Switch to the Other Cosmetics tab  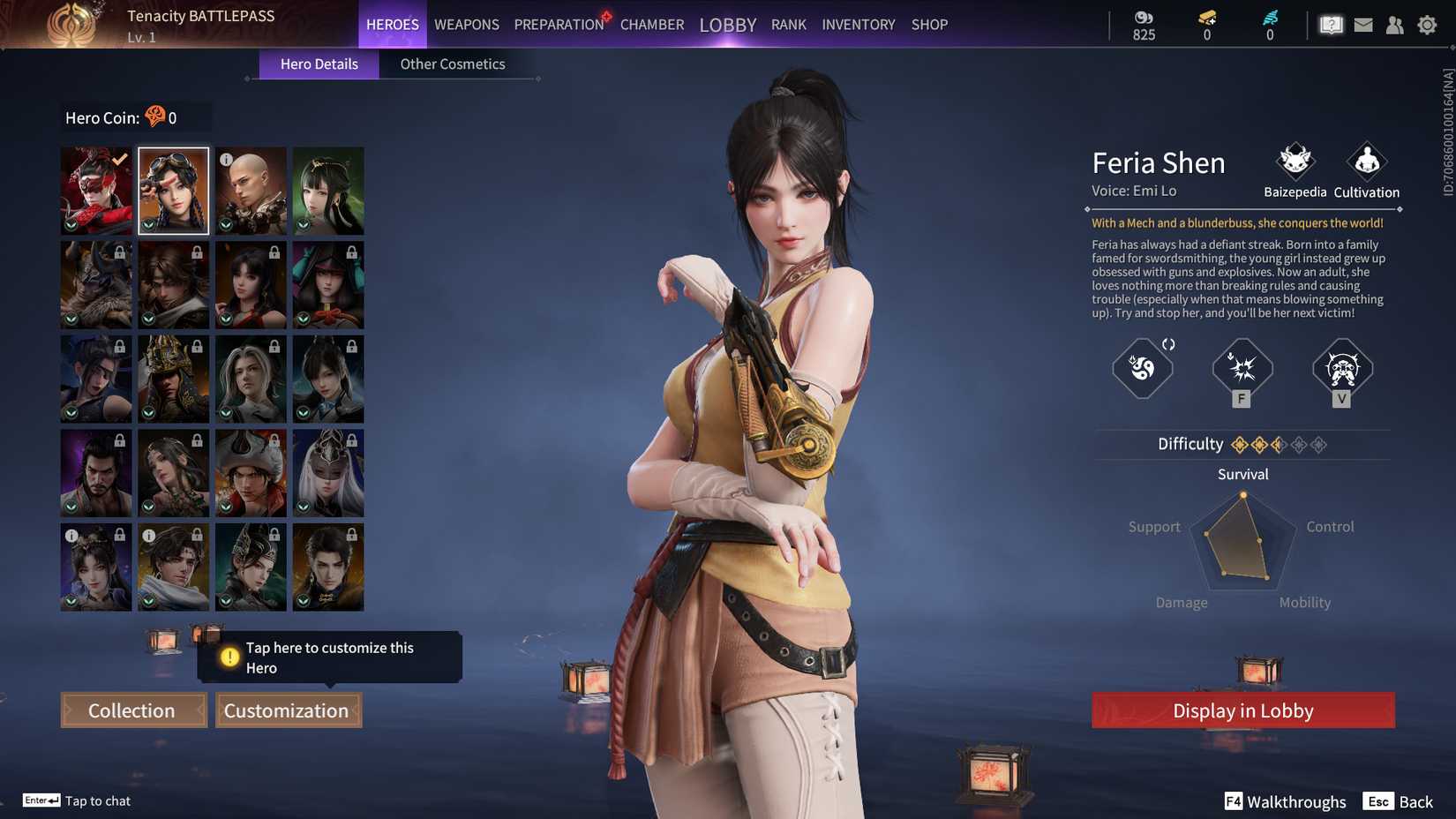[x=453, y=64]
